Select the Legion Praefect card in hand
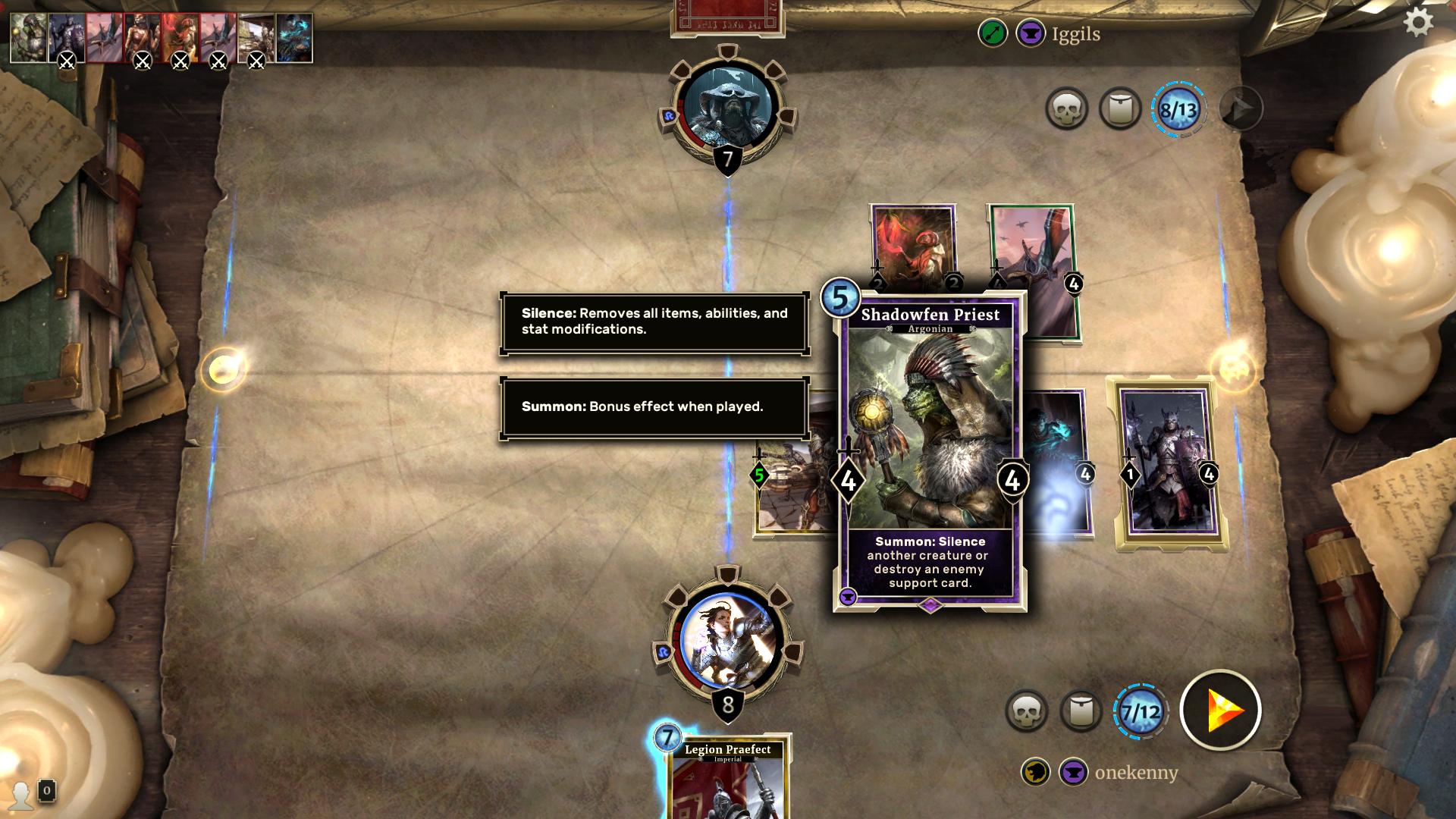The width and height of the screenshot is (1456, 819). (727, 780)
